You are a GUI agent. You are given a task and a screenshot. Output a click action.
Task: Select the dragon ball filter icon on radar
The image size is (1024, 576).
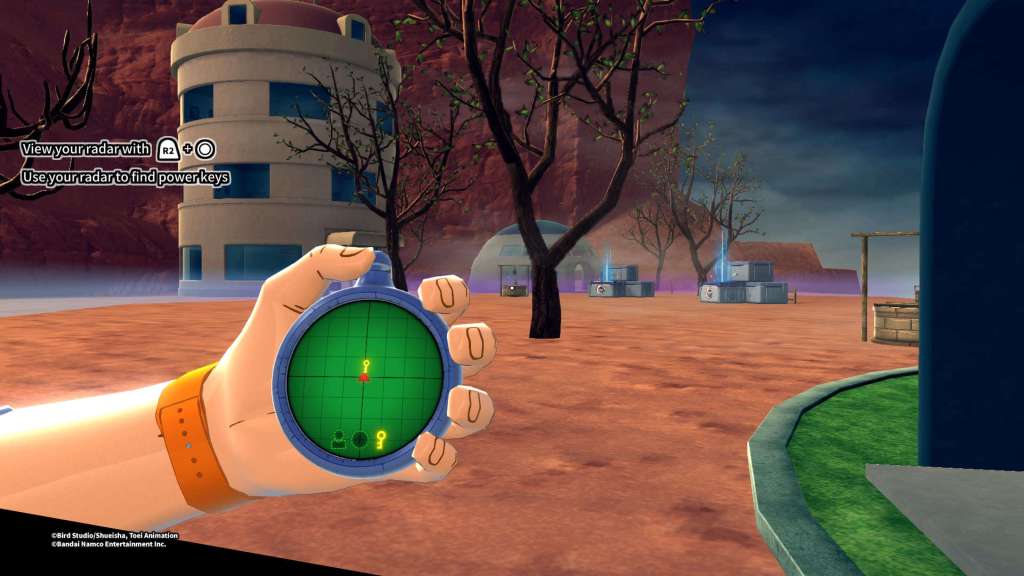[x=359, y=438]
